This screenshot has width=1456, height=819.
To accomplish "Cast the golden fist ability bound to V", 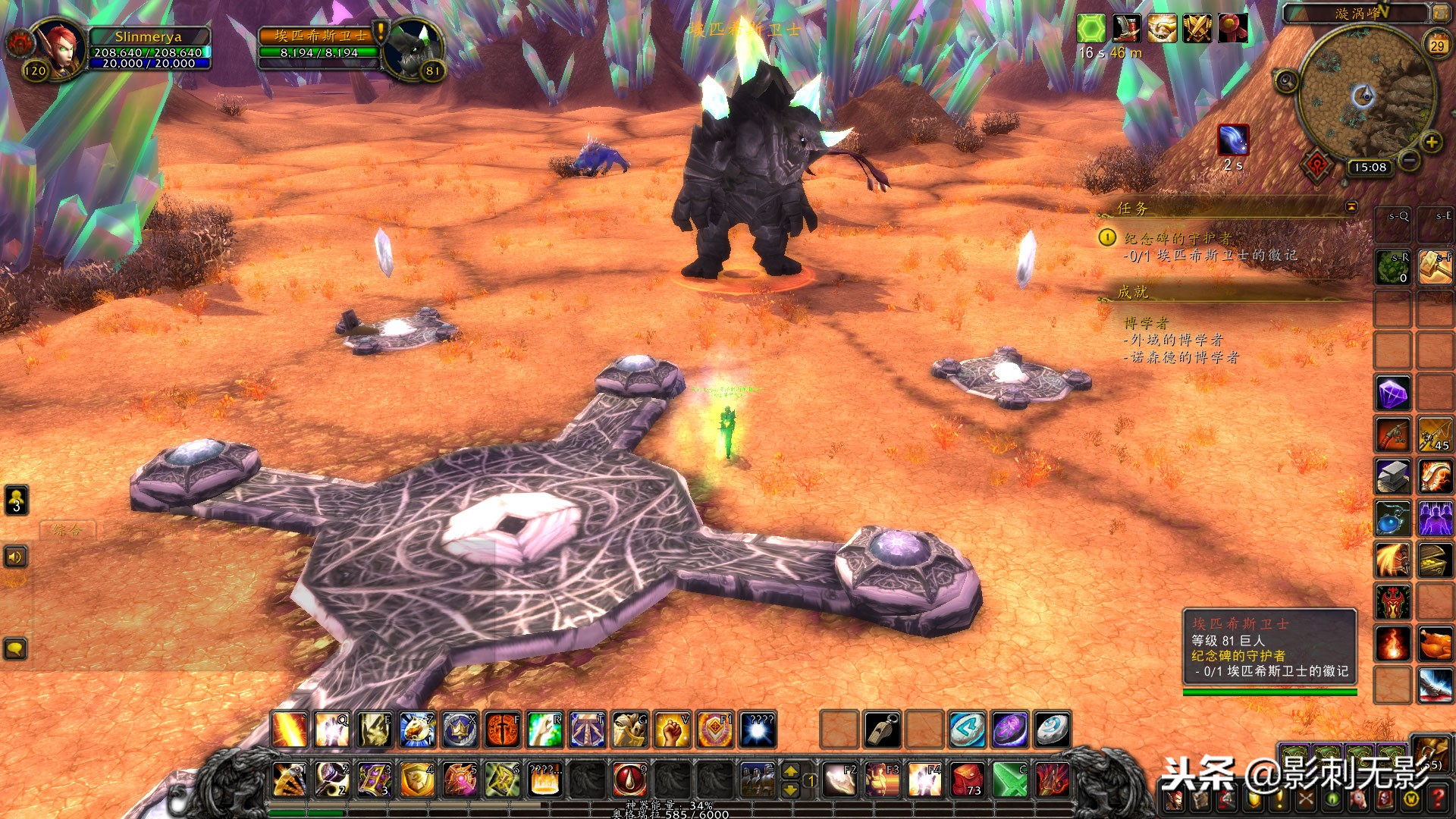I will coord(672,730).
